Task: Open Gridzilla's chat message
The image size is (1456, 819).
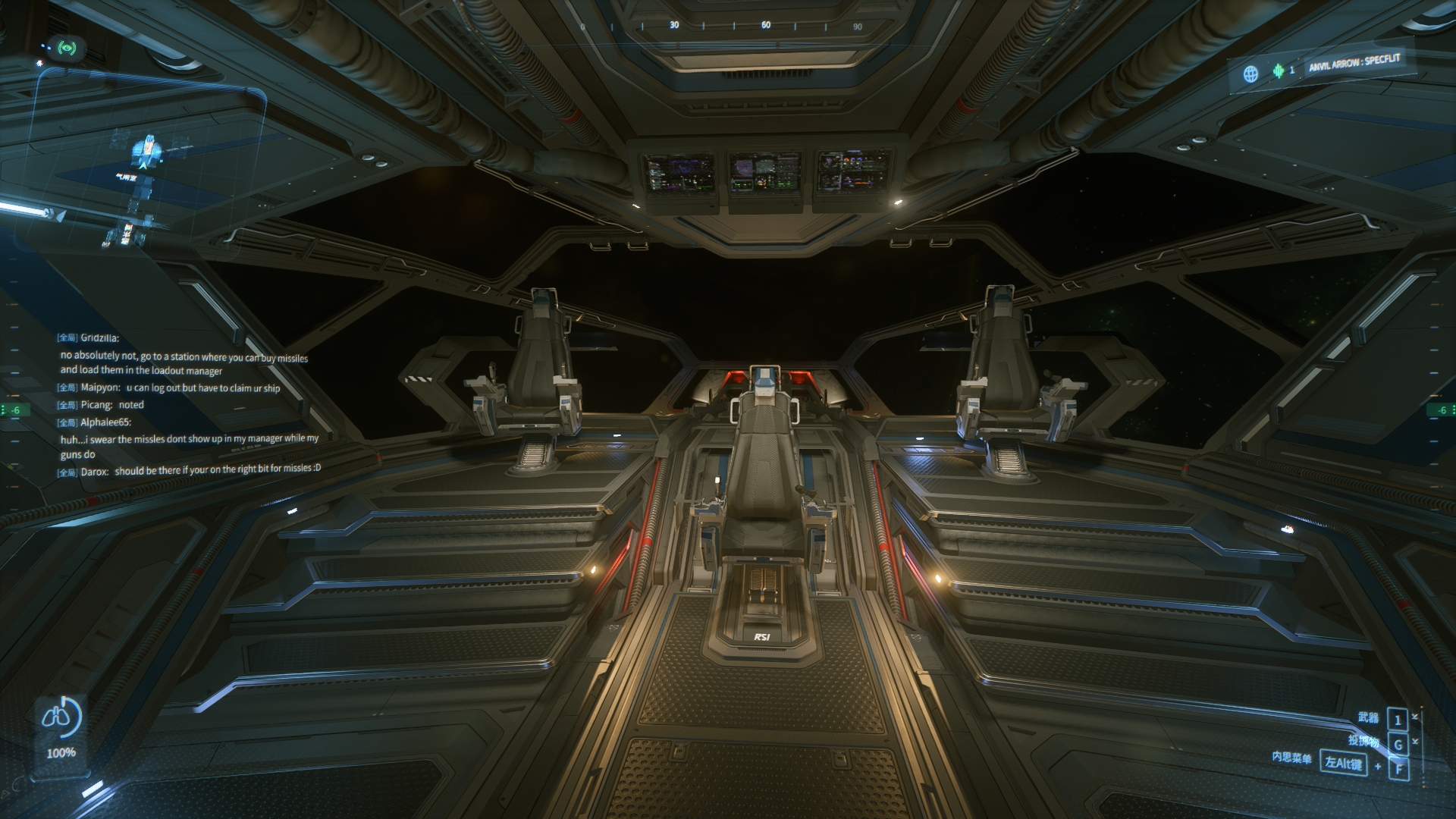Action: click(184, 363)
